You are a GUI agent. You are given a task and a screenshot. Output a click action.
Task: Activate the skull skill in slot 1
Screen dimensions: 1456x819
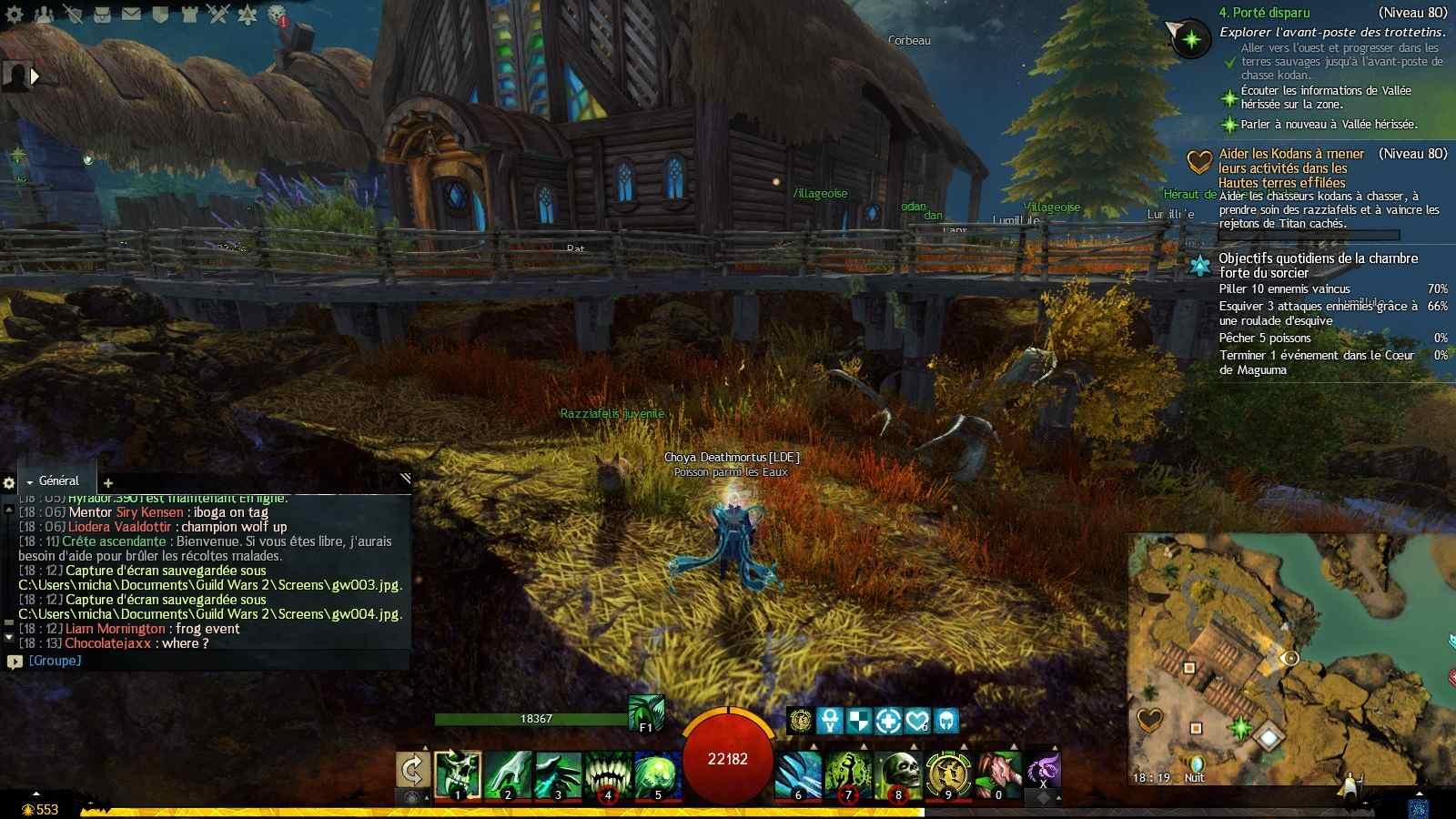pyautogui.click(x=458, y=774)
